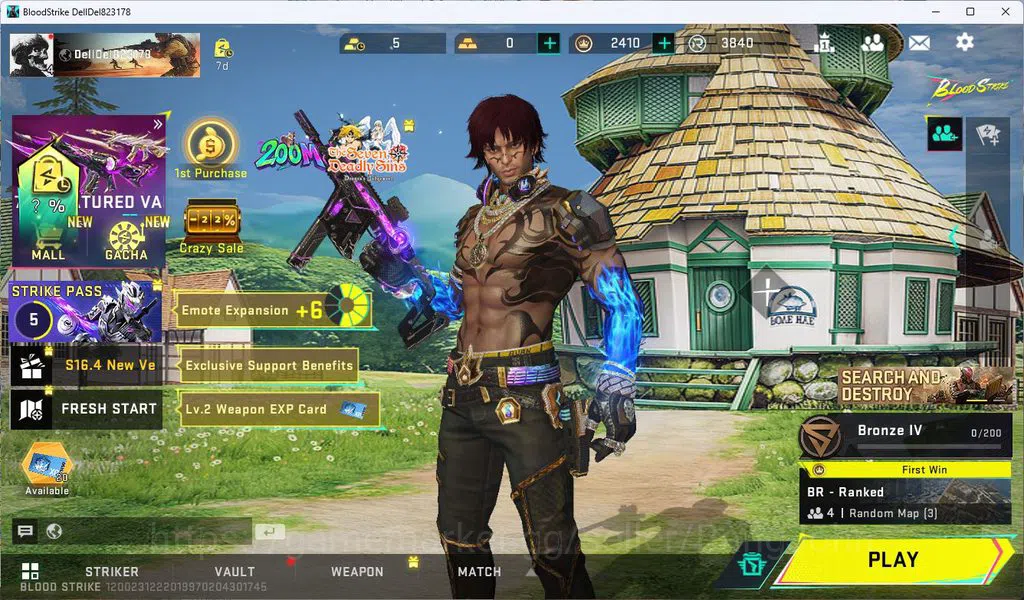Open the Strike Pass banner
The image size is (1024, 600).
[x=86, y=312]
